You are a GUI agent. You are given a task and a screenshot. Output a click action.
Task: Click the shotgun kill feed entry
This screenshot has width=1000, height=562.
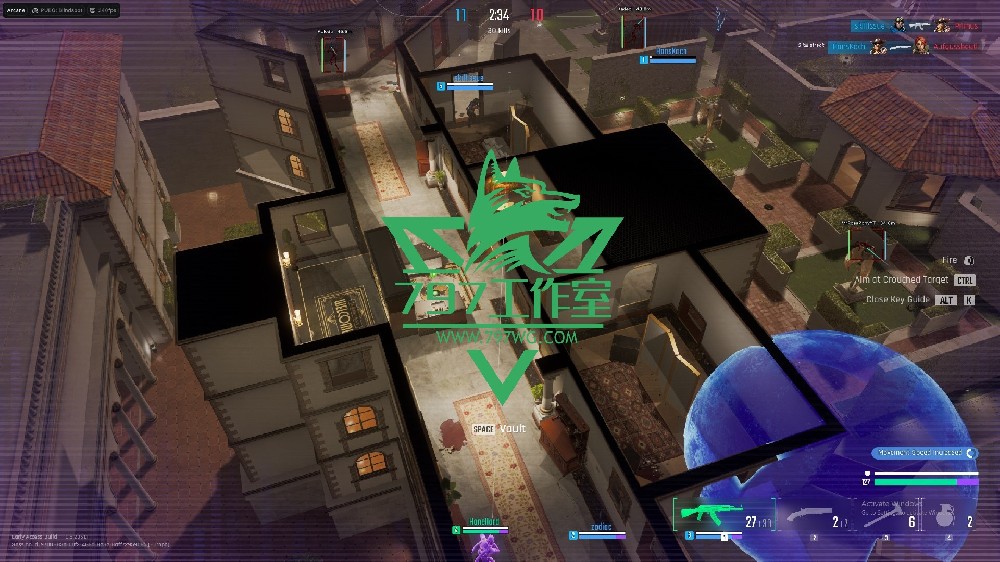point(890,46)
